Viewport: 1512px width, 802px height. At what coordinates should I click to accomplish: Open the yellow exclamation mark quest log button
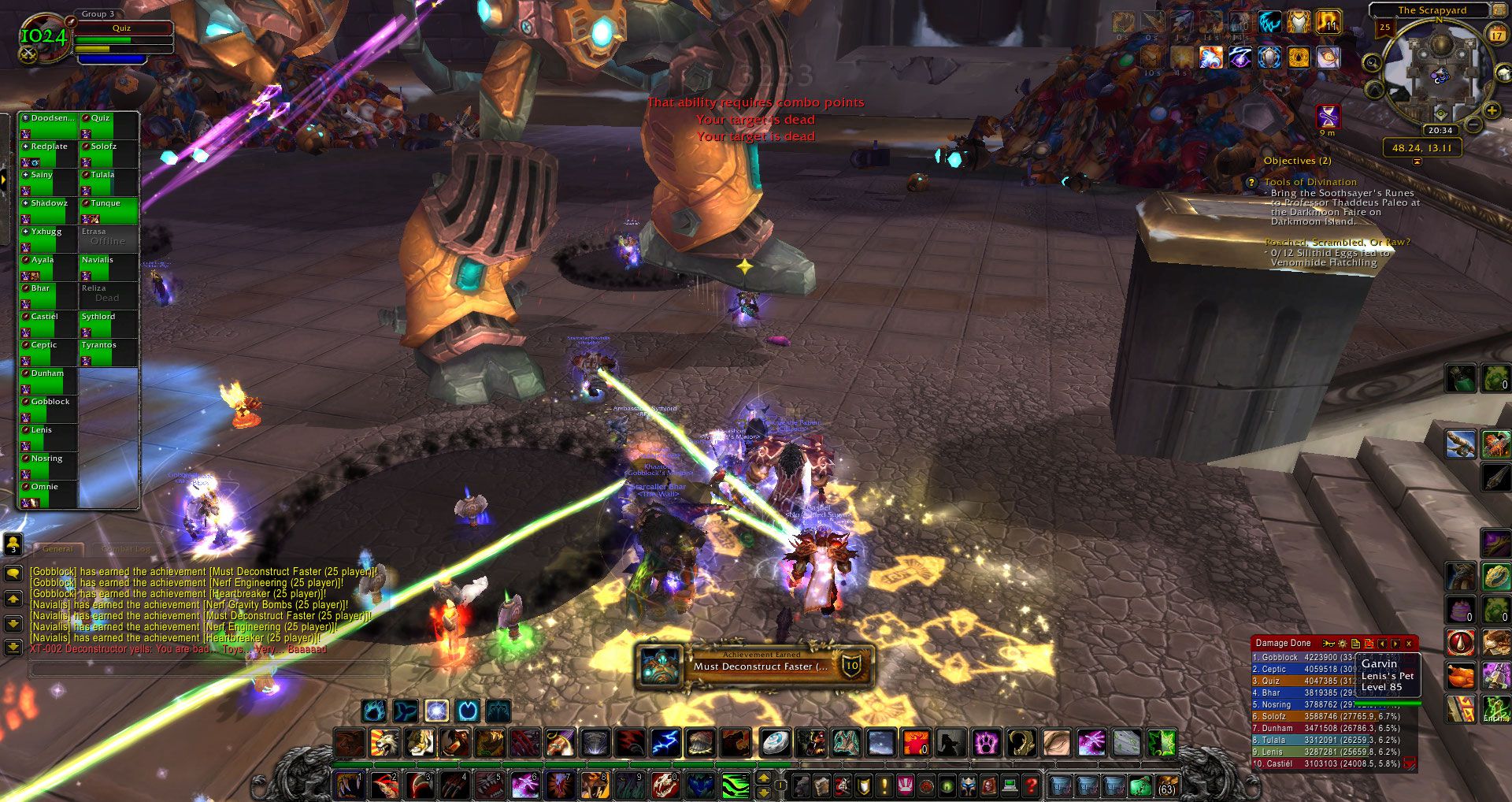coord(884,785)
